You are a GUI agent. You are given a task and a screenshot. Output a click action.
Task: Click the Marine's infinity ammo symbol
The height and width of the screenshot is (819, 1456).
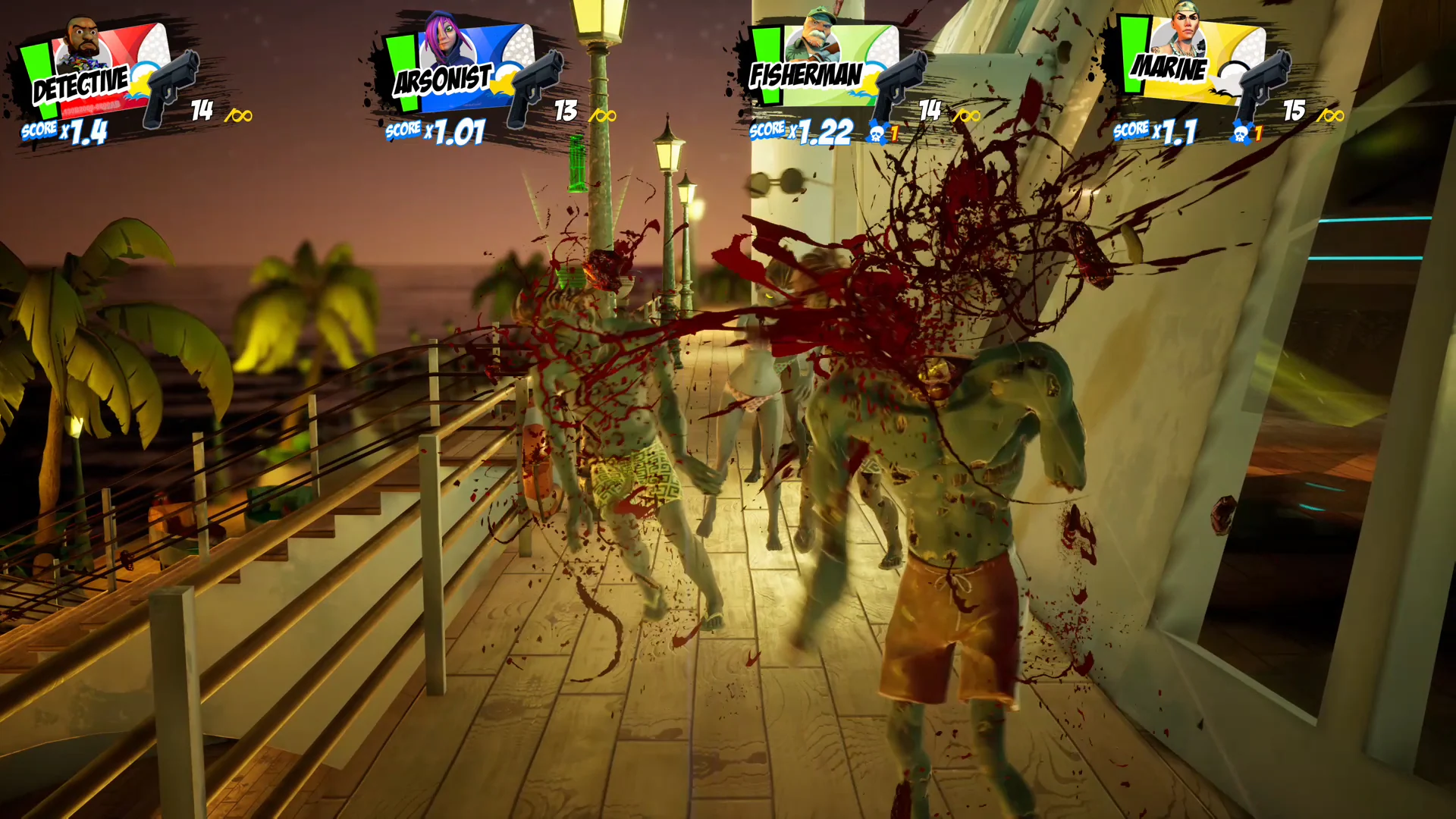(1331, 115)
